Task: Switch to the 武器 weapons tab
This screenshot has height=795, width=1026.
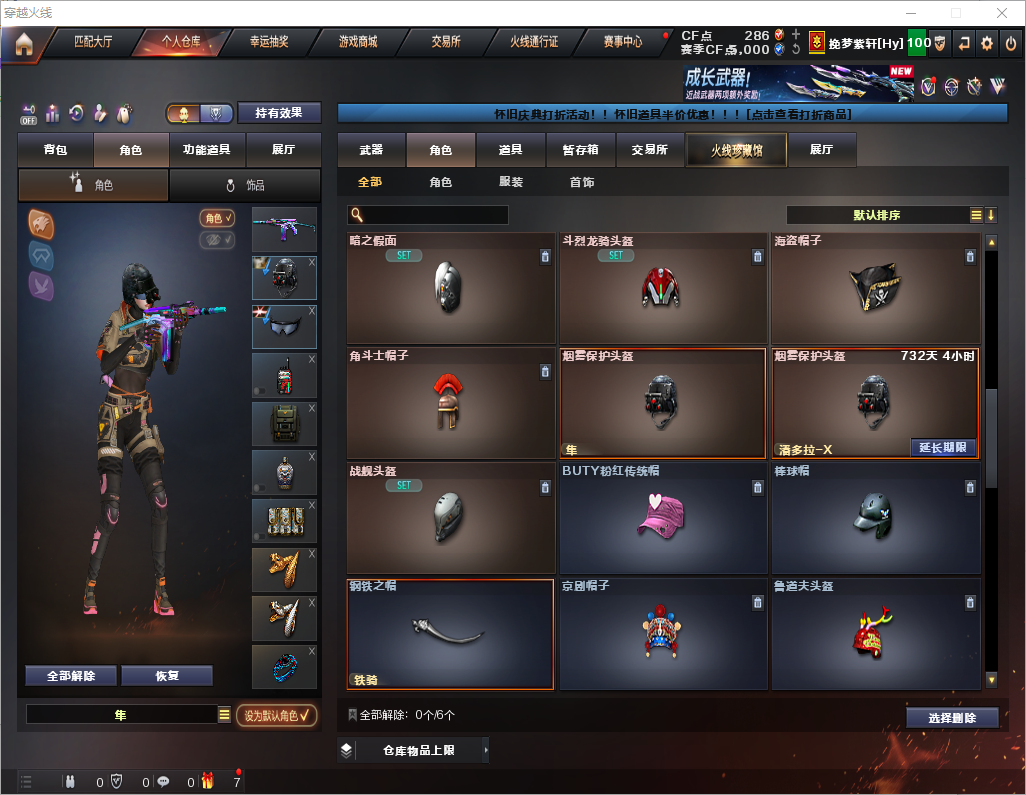Action: pyautogui.click(x=371, y=150)
